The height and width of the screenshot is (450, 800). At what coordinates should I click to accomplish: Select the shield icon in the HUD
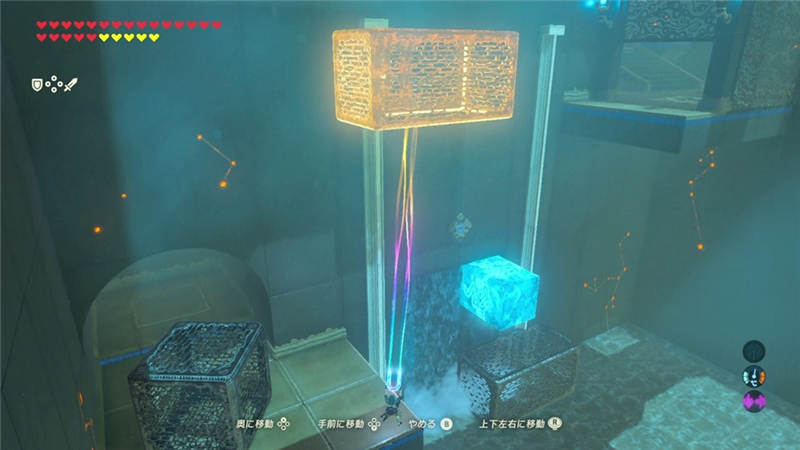39,85
